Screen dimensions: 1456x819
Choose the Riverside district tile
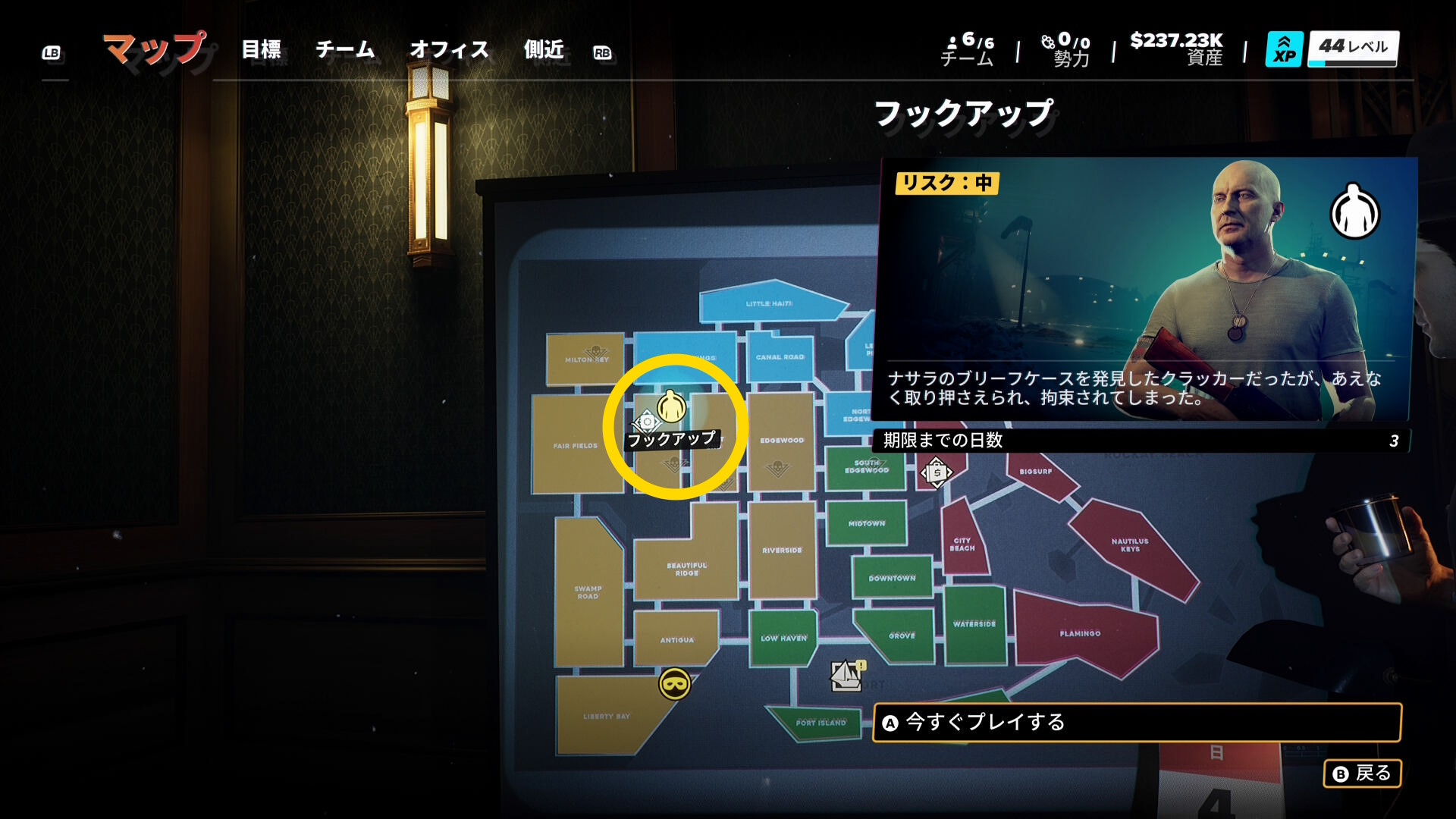pyautogui.click(x=782, y=550)
